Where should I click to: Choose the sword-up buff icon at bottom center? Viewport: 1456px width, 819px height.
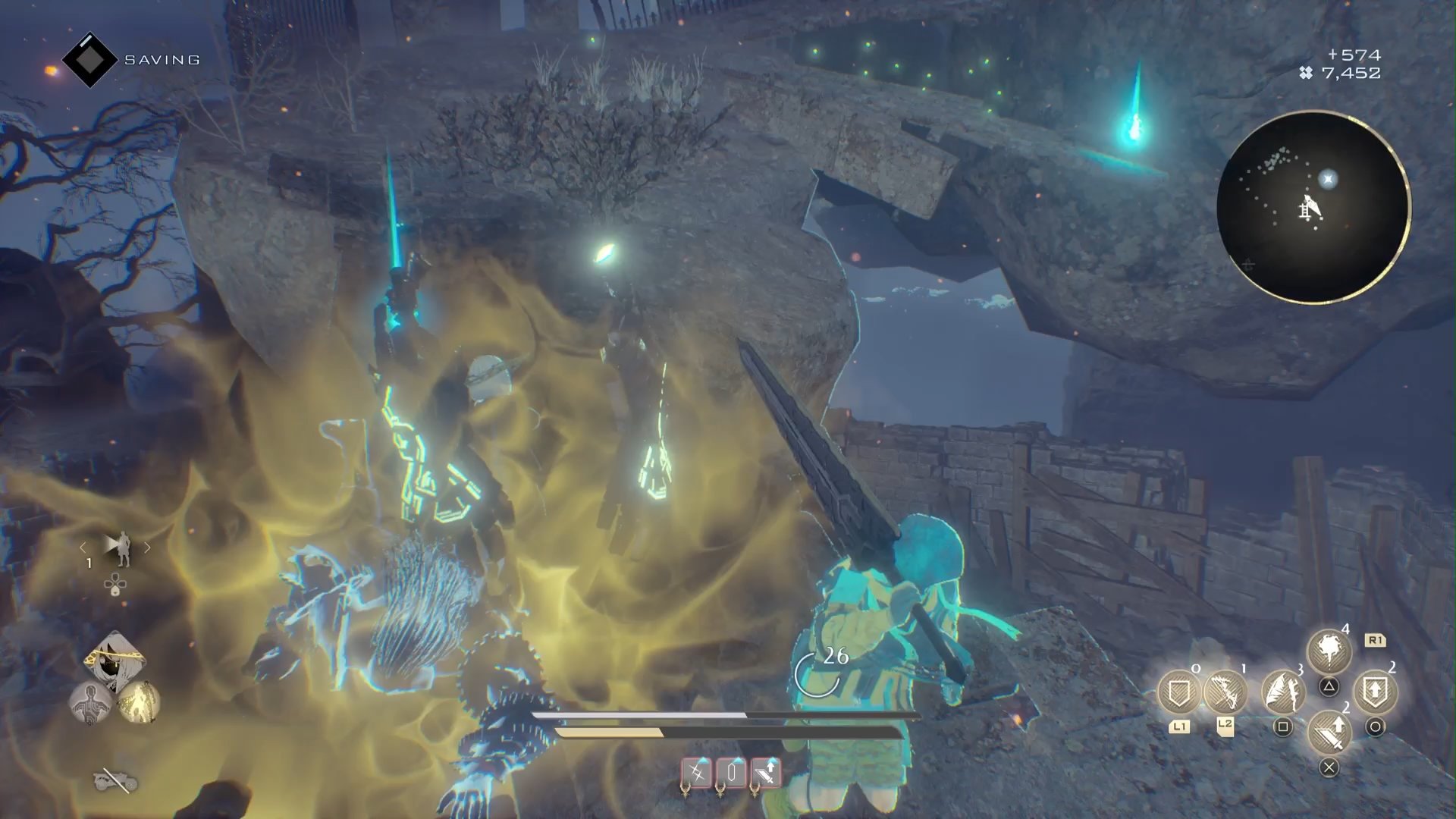[x=766, y=773]
